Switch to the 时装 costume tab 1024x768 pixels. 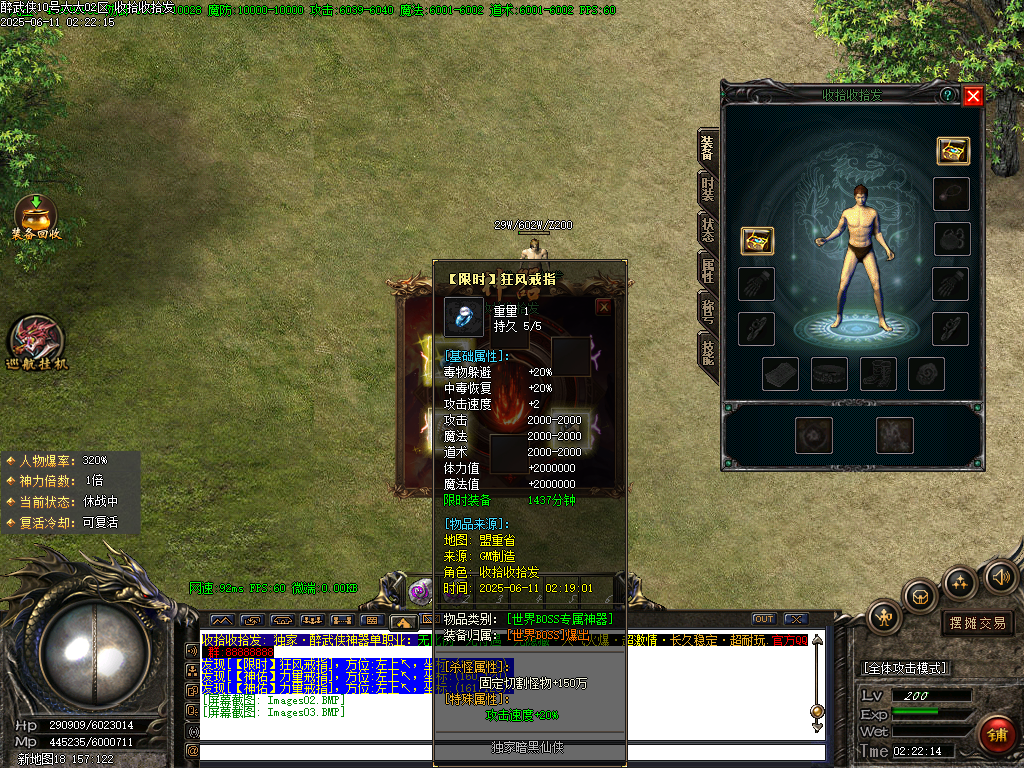707,188
